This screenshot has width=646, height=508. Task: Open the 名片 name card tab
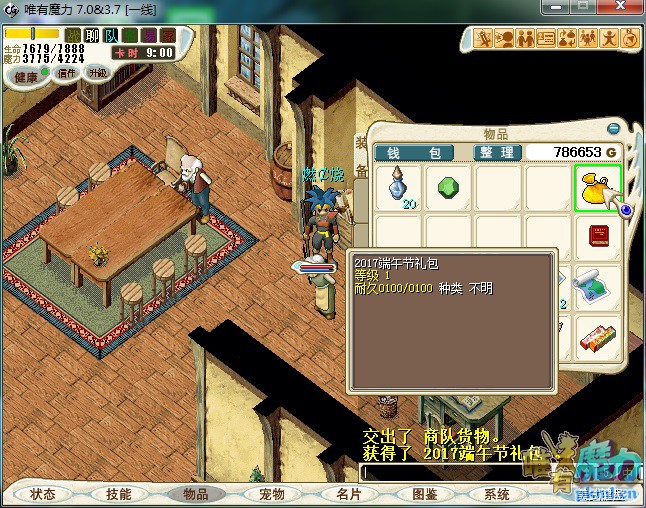point(347,494)
